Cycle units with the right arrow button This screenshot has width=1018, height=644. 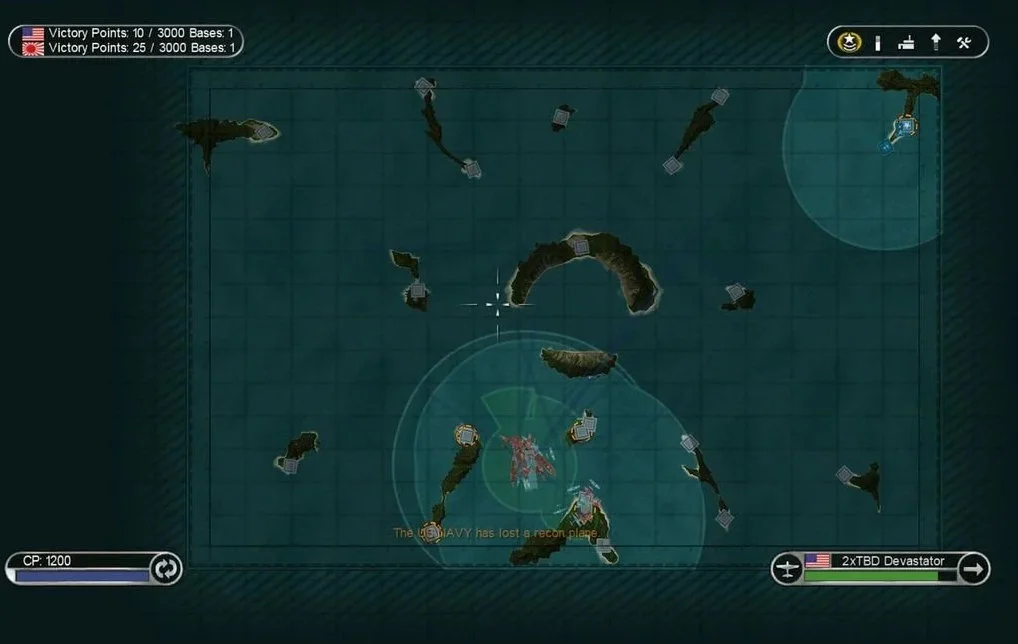[973, 569]
